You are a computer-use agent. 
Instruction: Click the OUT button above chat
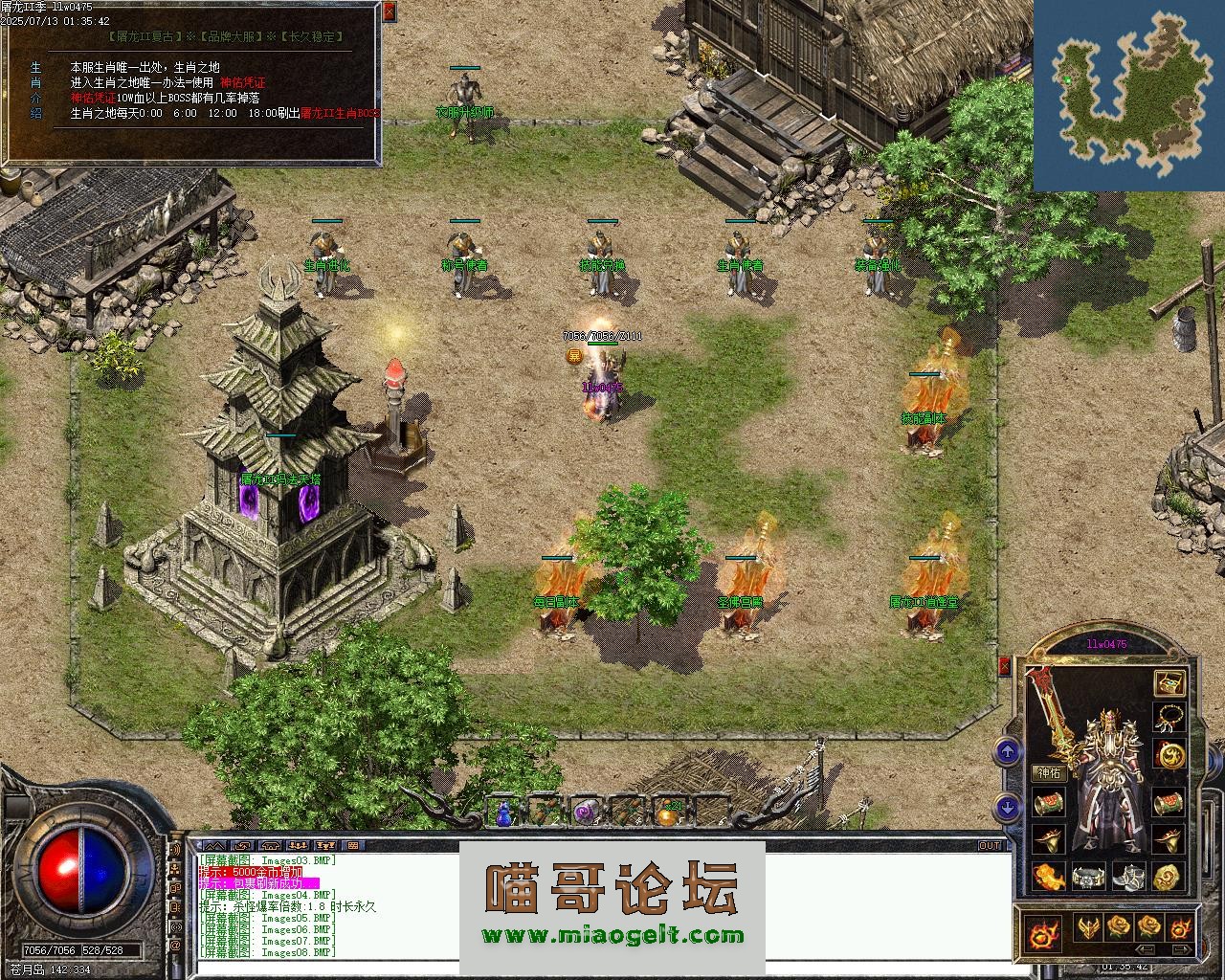pyautogui.click(x=989, y=845)
